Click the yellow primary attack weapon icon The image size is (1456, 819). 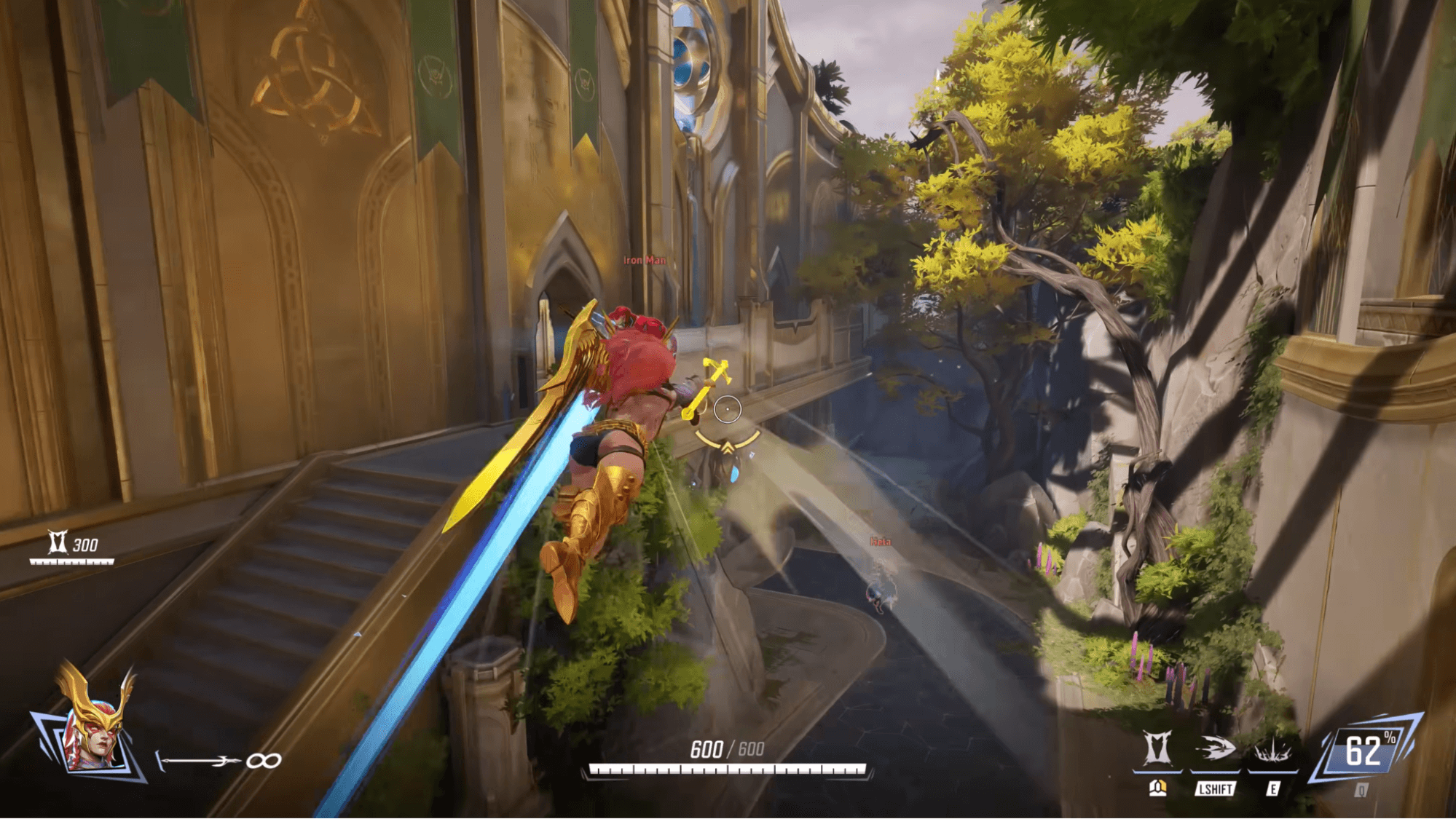click(x=1157, y=789)
